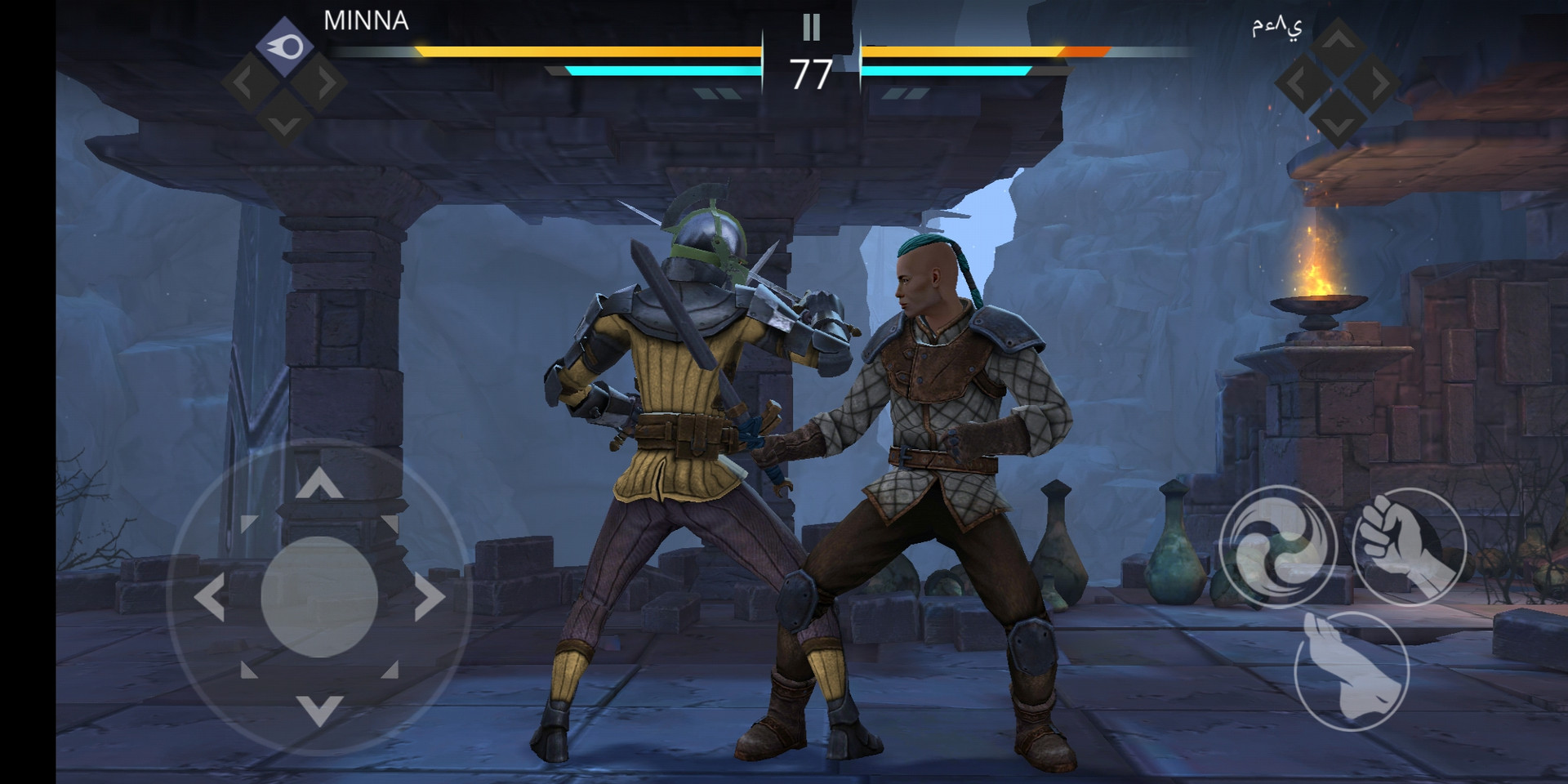Tap the kick attack button
The height and width of the screenshot is (784, 1568).
[1352, 670]
